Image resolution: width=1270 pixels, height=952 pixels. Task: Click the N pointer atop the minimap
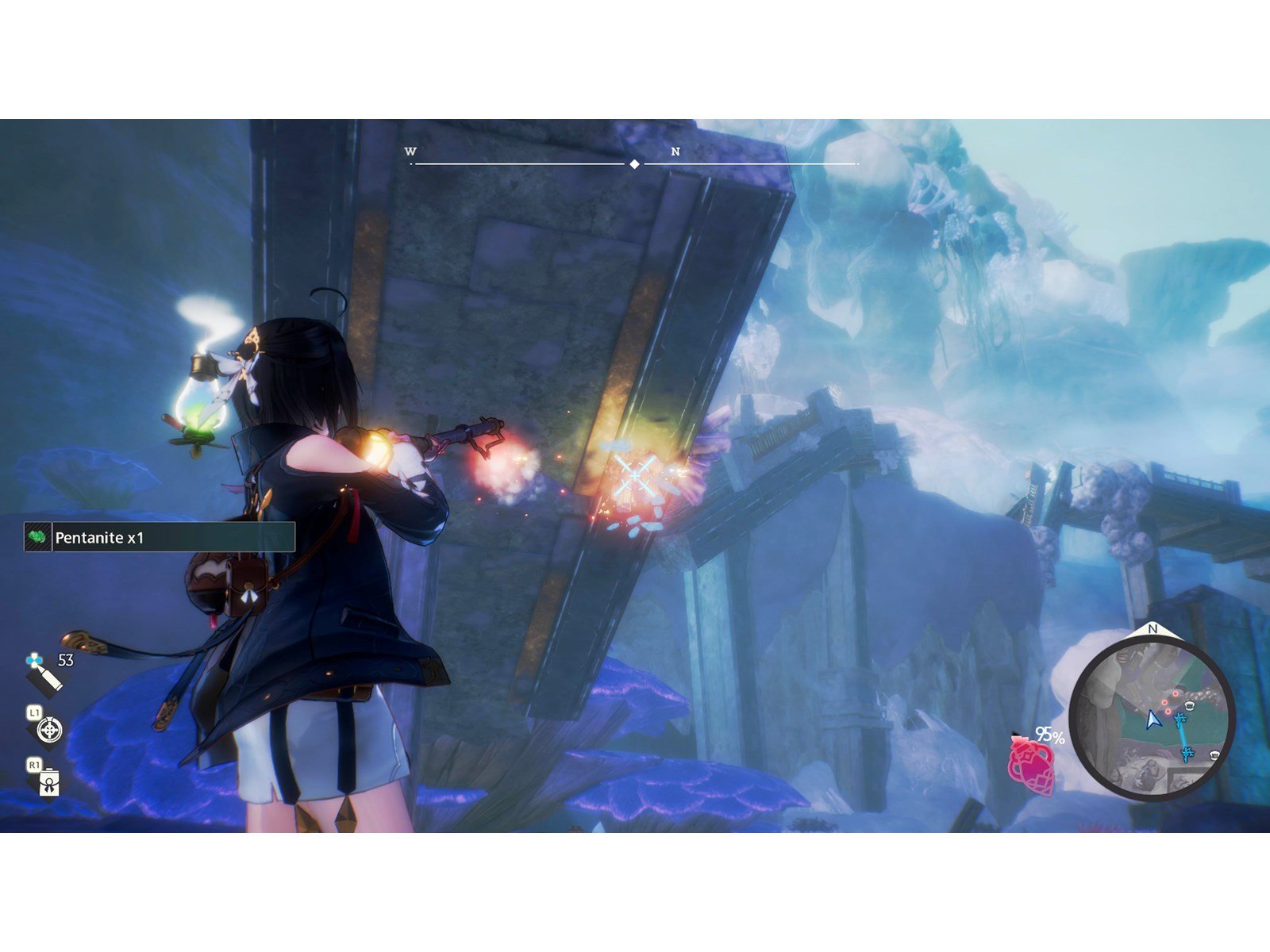pyautogui.click(x=1153, y=628)
